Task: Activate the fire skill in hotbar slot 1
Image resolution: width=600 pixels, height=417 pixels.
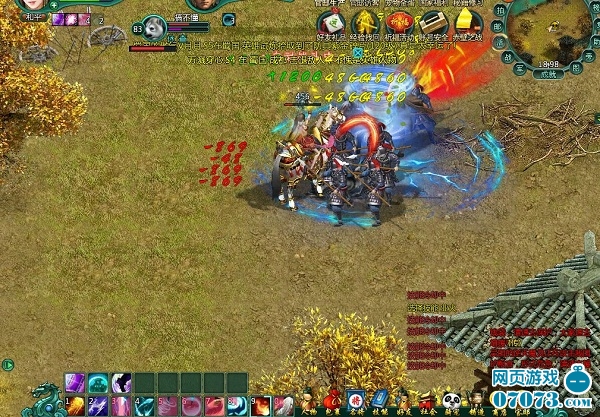Action: pos(76,404)
